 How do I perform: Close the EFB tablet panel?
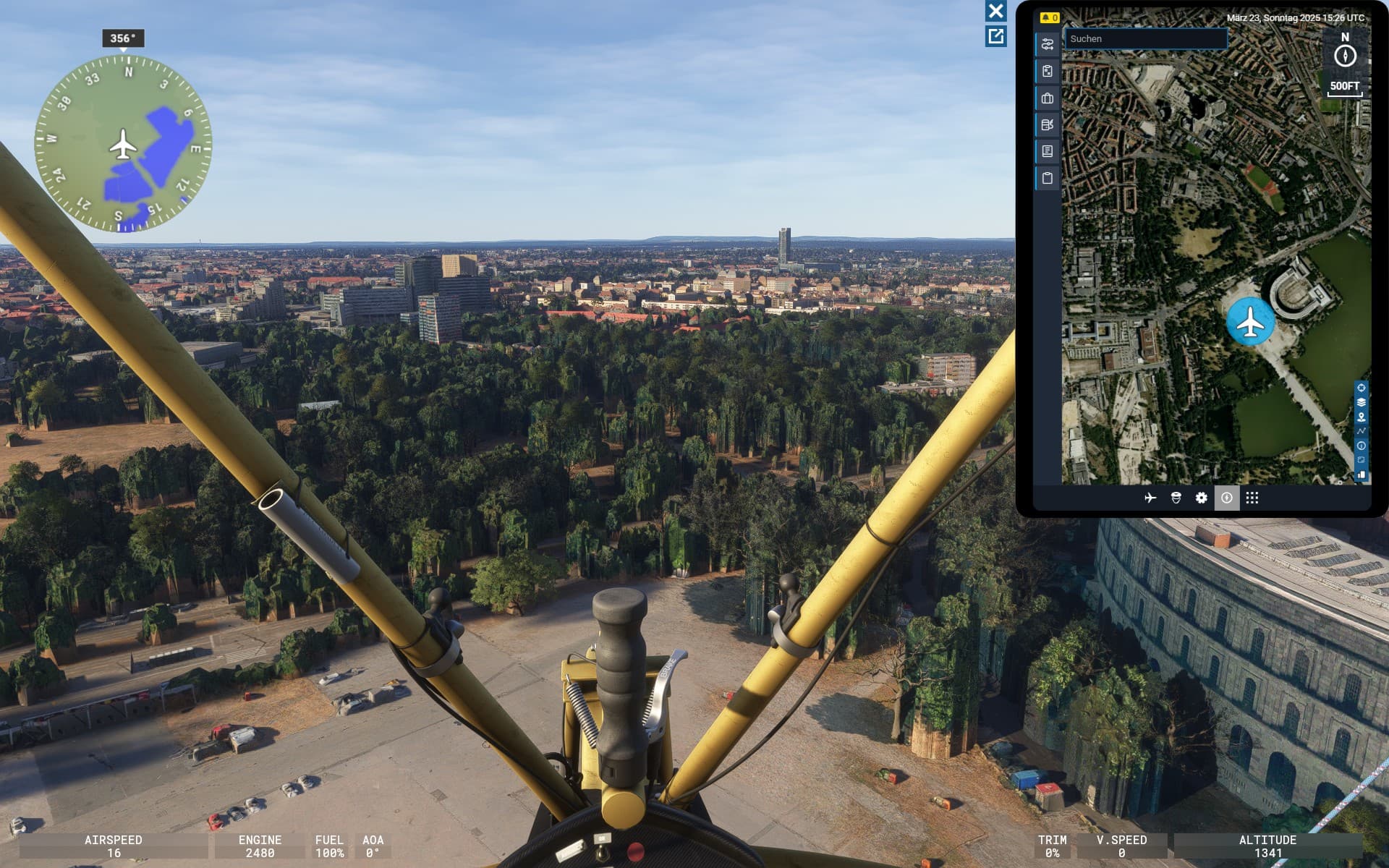[x=995, y=11]
